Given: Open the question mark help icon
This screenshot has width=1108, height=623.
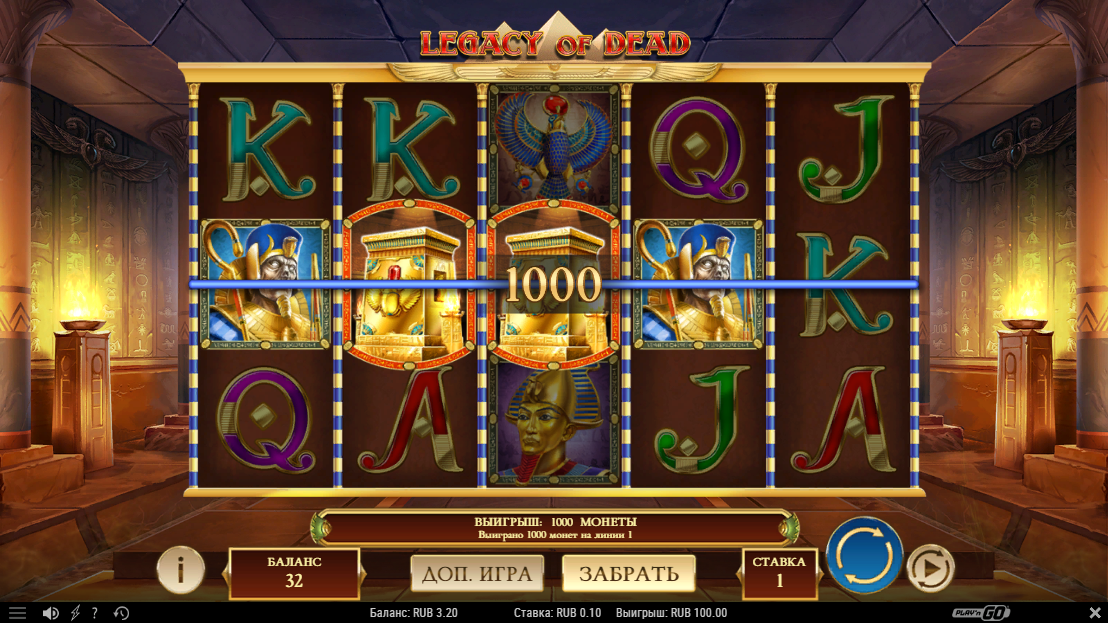Looking at the screenshot, I should [95, 613].
